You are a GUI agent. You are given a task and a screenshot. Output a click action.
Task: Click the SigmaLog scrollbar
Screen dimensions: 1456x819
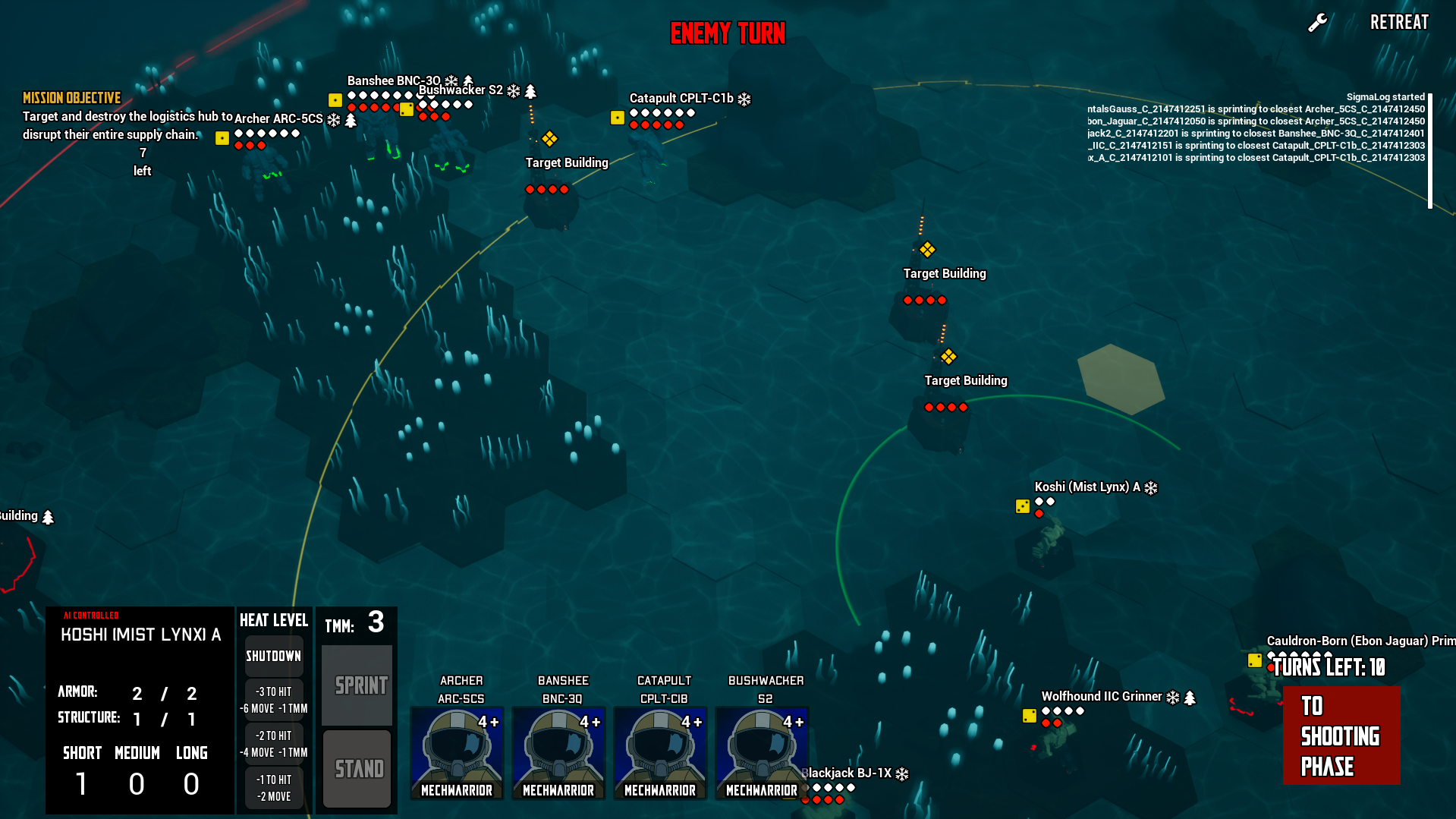[1430, 150]
